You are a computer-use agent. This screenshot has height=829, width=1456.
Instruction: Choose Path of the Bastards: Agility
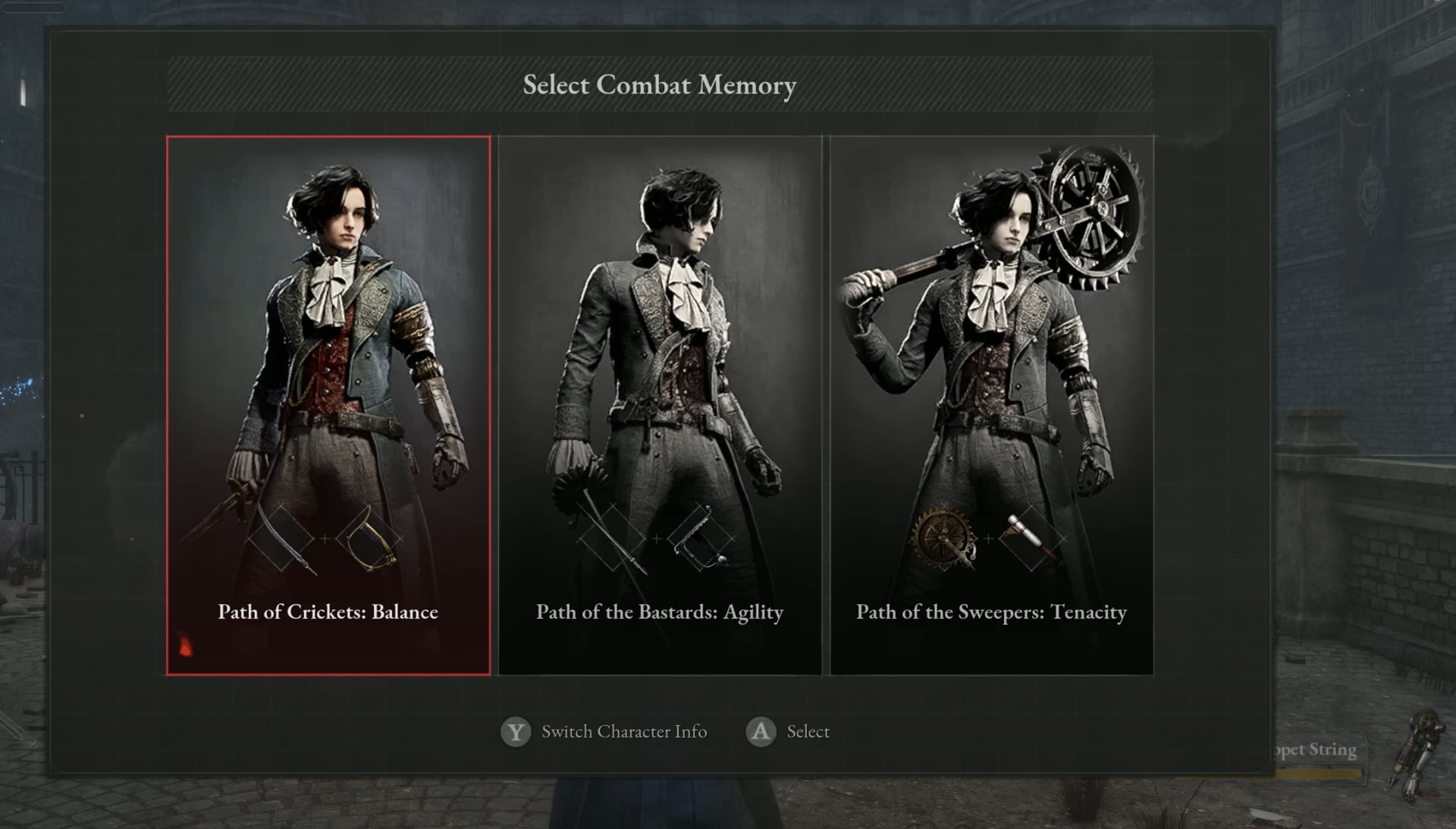click(x=660, y=405)
